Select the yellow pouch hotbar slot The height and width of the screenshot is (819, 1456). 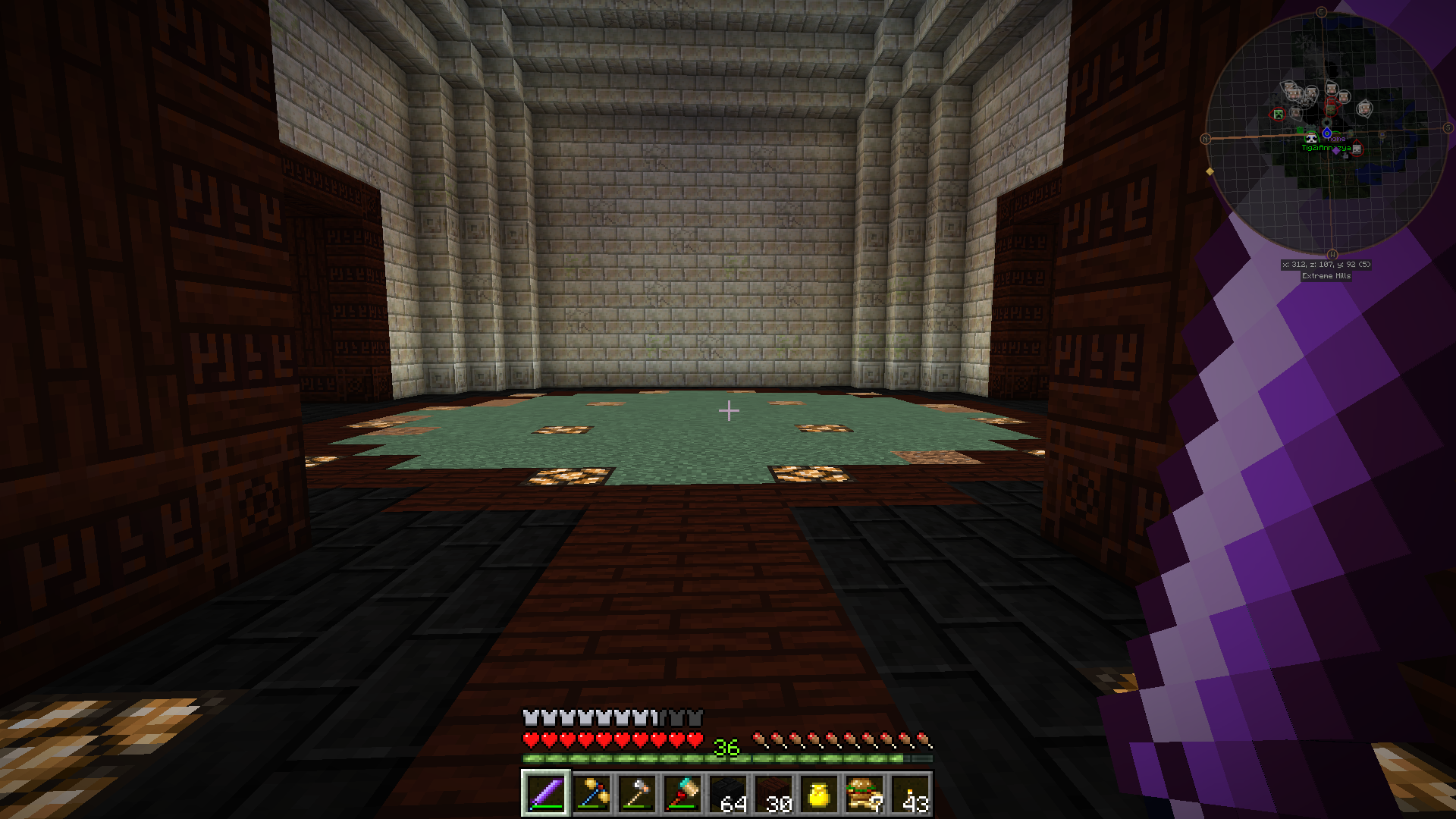(x=820, y=794)
